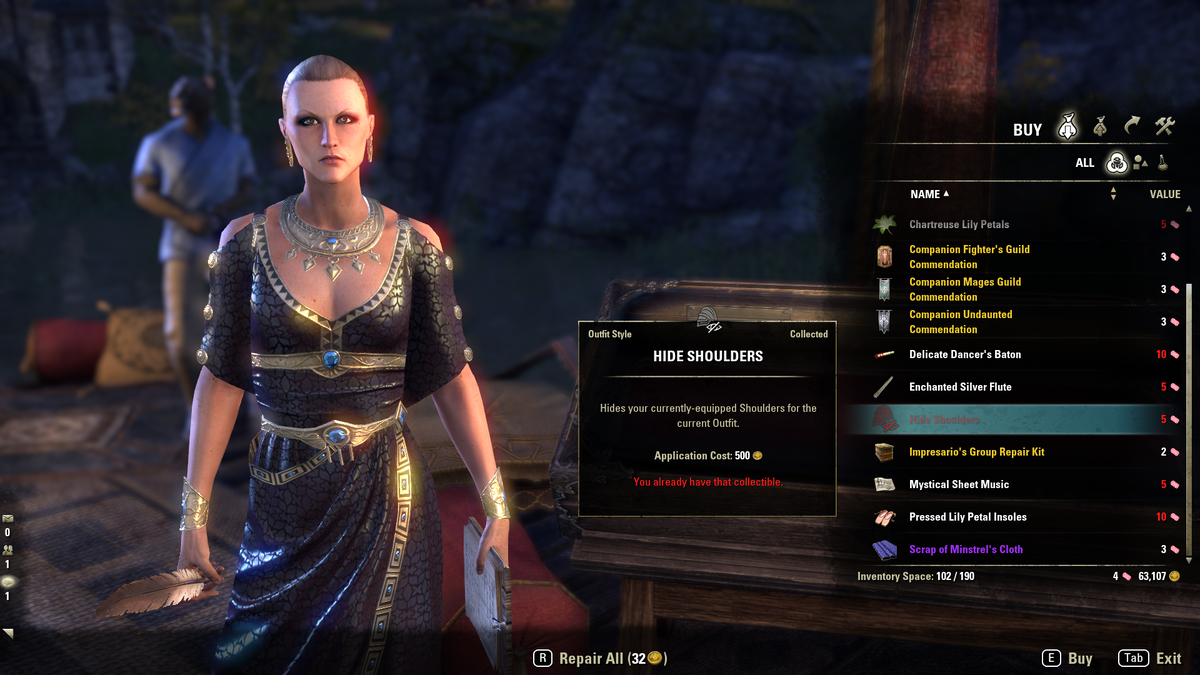The image size is (1200, 675).
Task: Select the Mystical Sheet Music row
Action: click(959, 485)
